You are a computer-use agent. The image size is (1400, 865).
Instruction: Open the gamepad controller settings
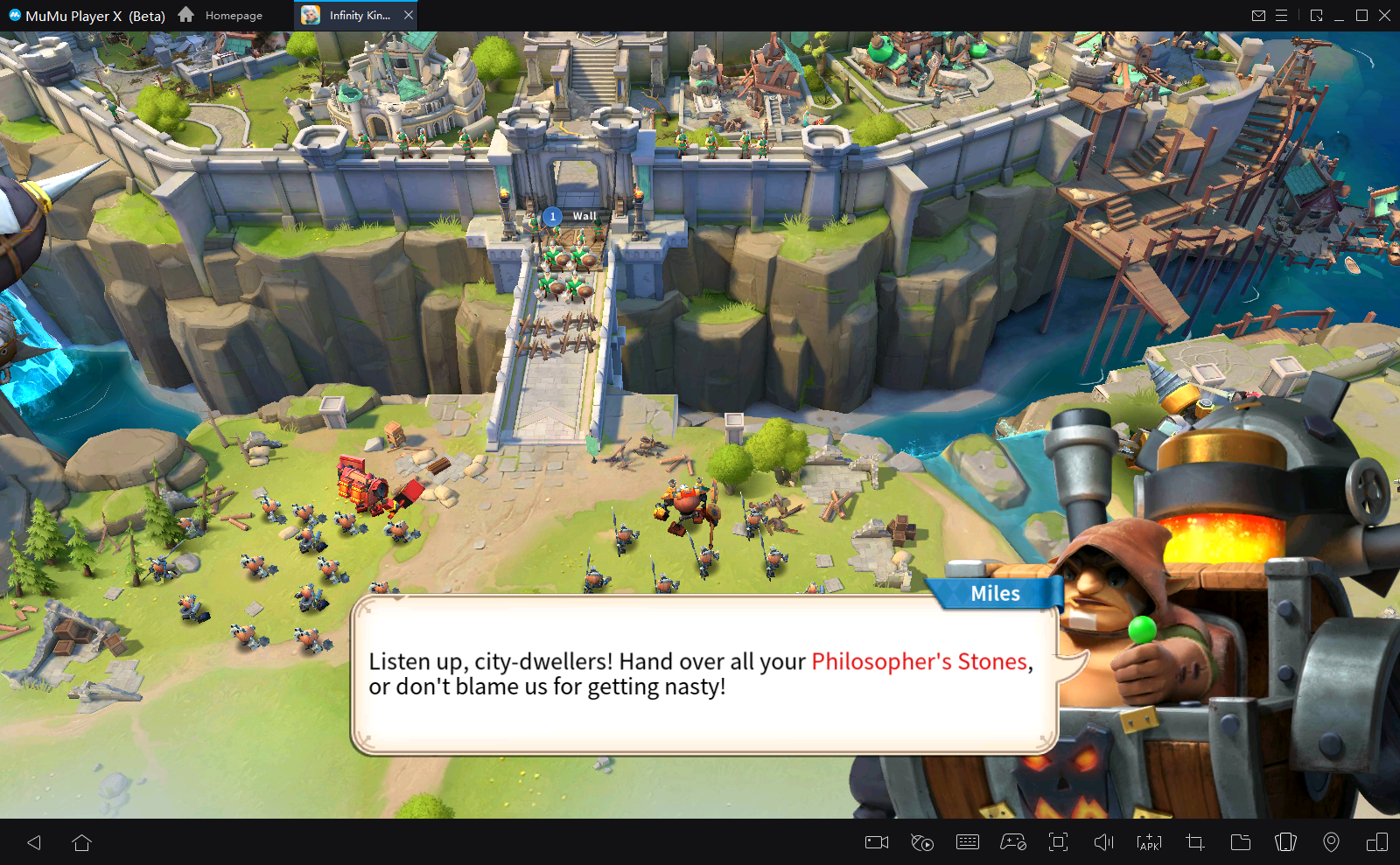click(1013, 842)
